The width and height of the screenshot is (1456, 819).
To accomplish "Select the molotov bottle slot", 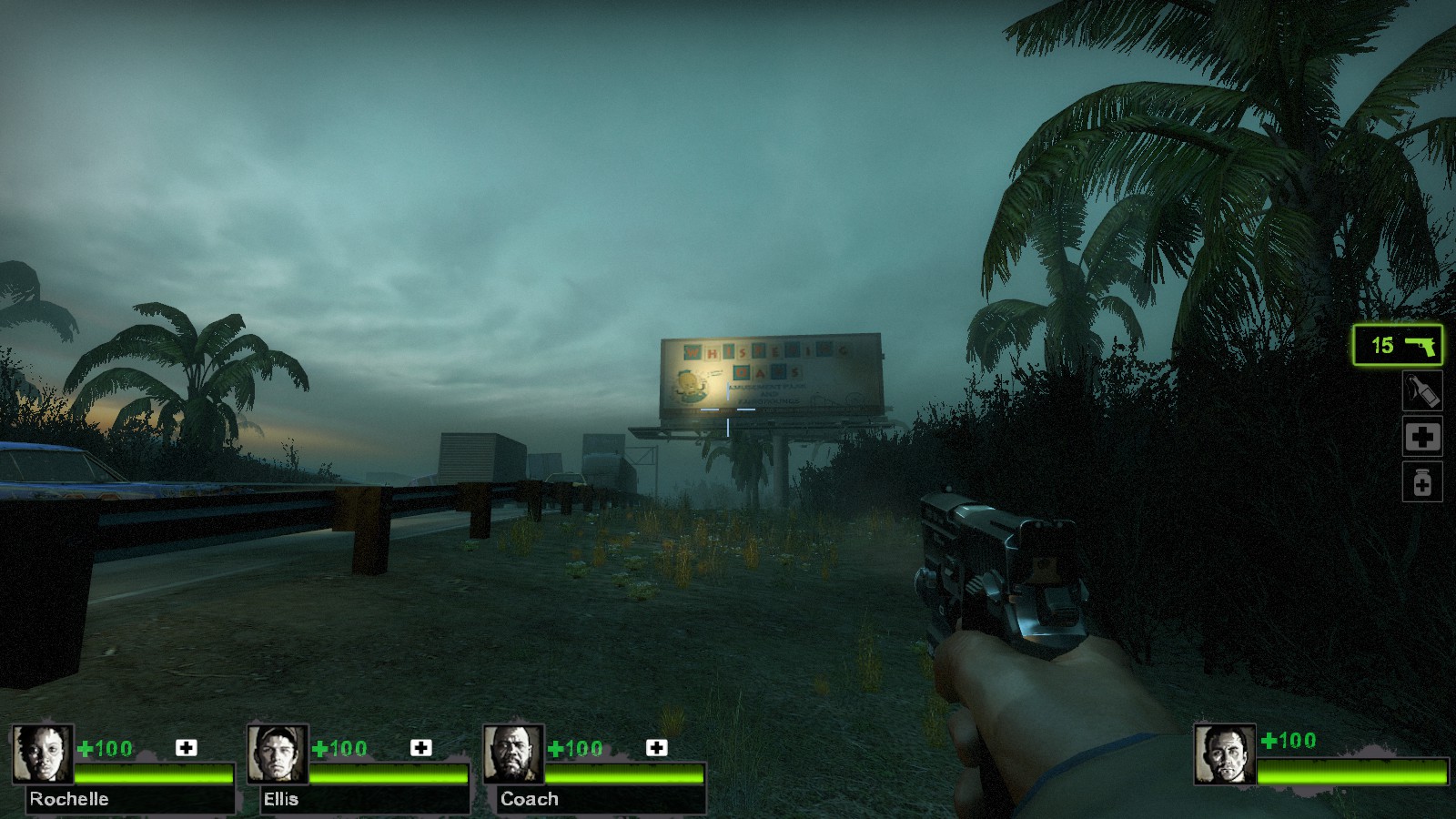I will pyautogui.click(x=1422, y=391).
